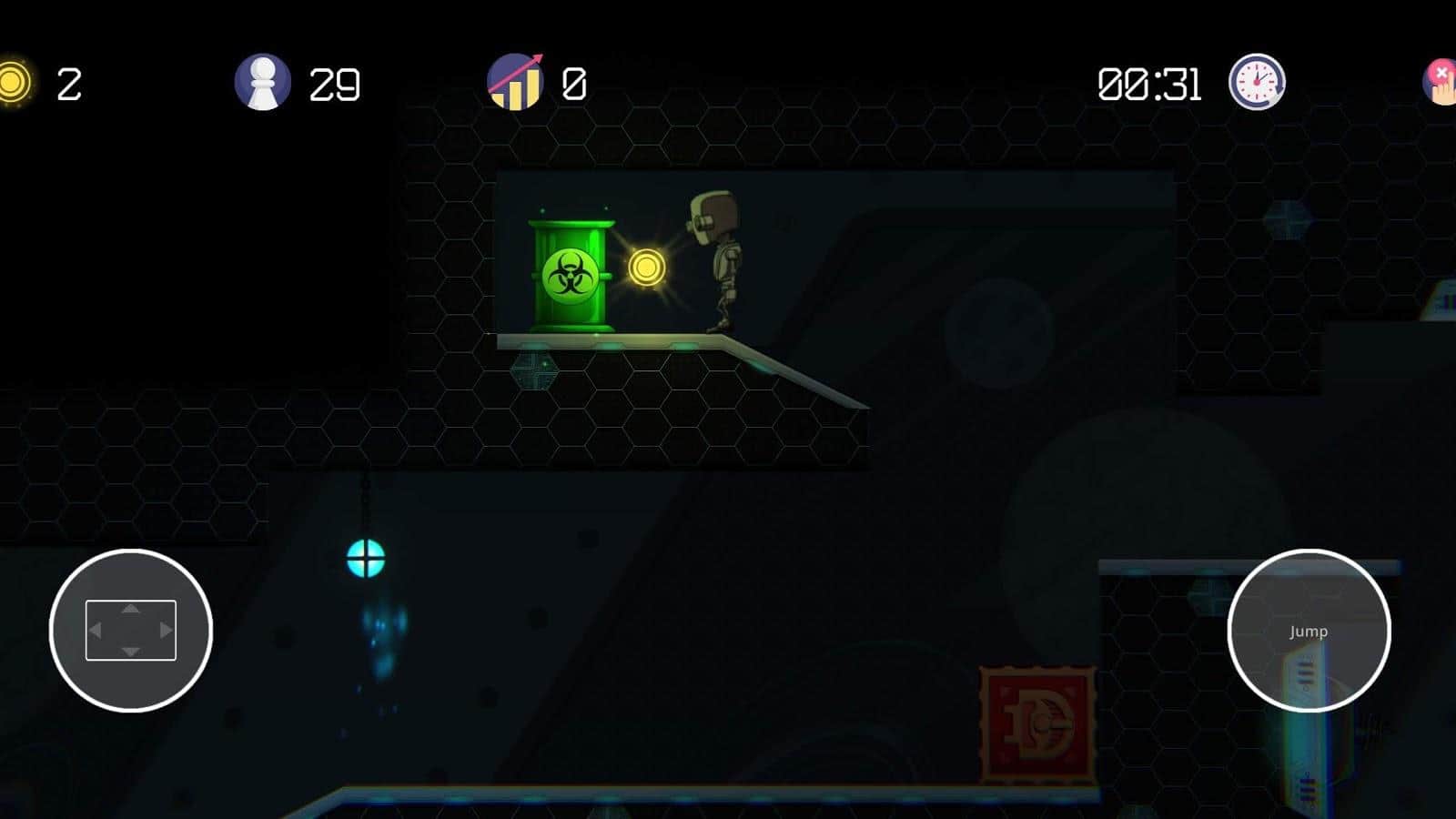The image size is (1456, 819).
Task: Collect the glowing gold coin
Action: (646, 268)
